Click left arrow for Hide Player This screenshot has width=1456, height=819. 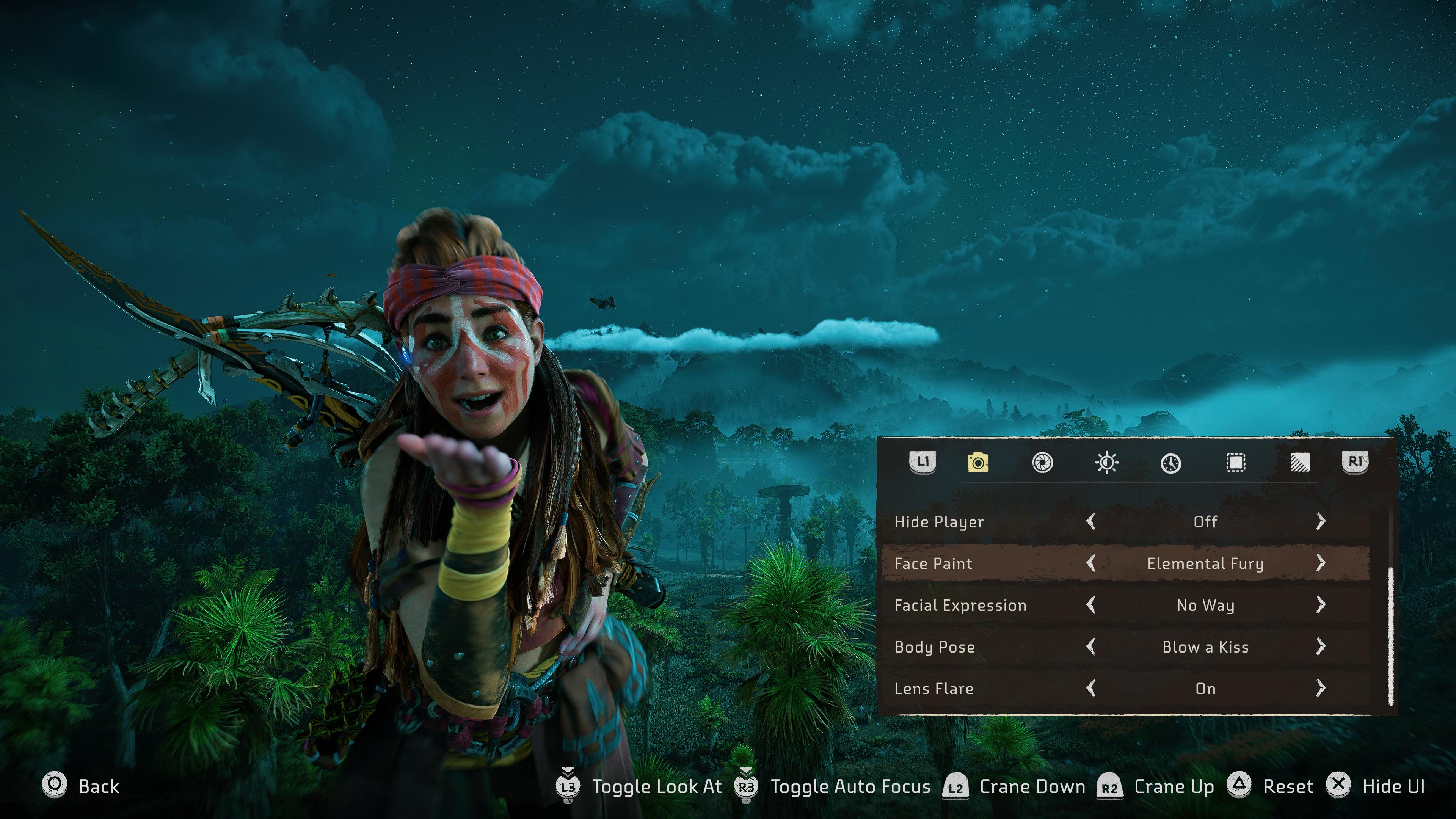1091,521
